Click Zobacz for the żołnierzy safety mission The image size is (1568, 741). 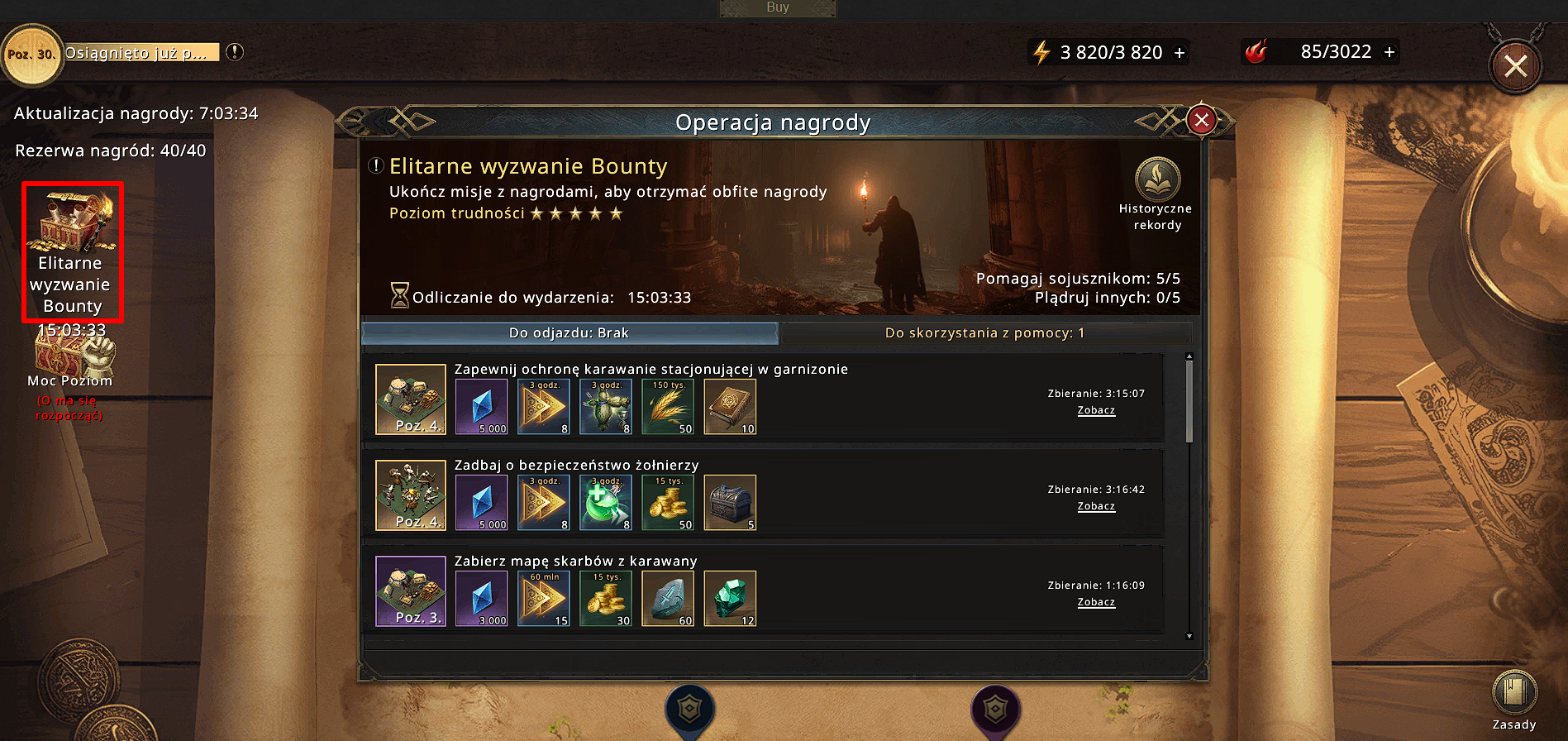tap(1096, 506)
